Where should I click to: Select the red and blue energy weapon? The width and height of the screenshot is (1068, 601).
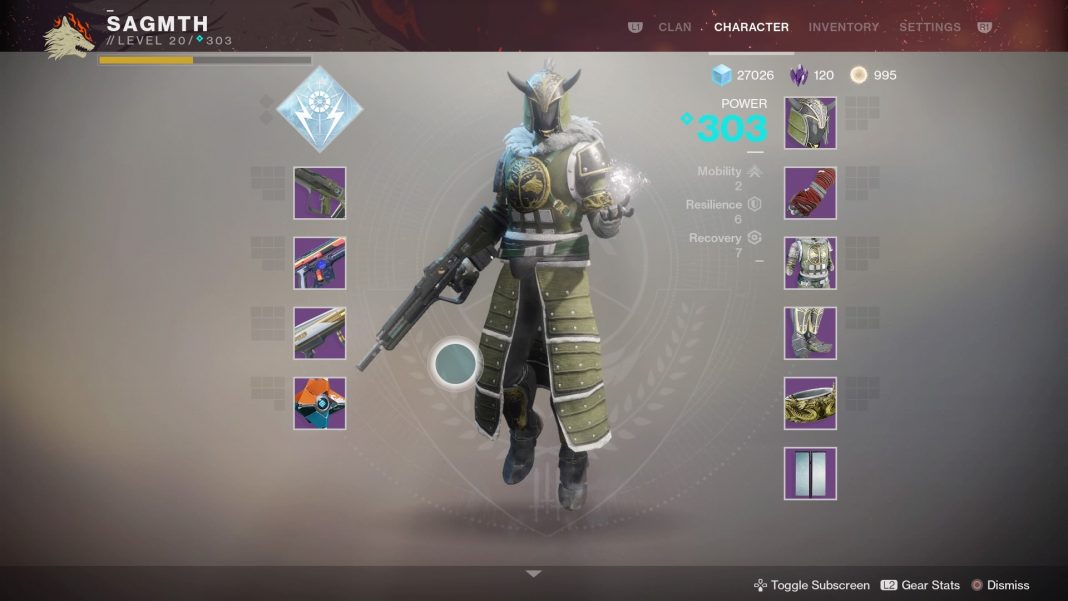click(320, 263)
